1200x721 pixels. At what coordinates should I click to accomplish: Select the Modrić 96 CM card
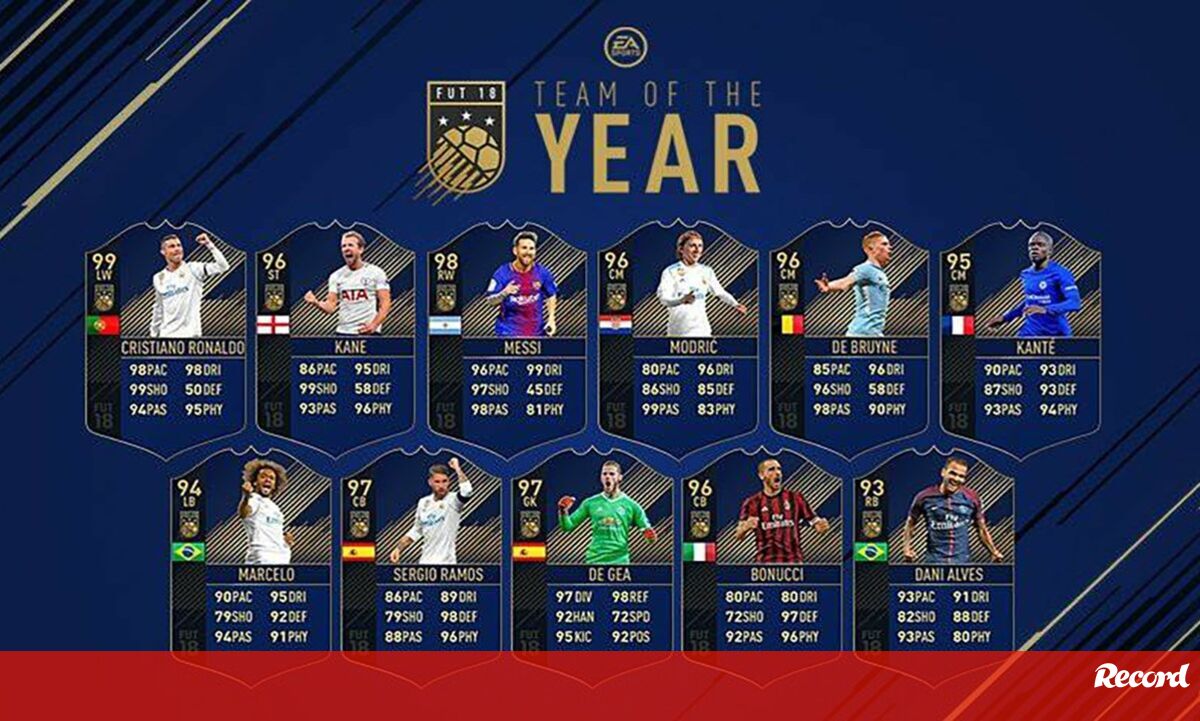[x=679, y=335]
